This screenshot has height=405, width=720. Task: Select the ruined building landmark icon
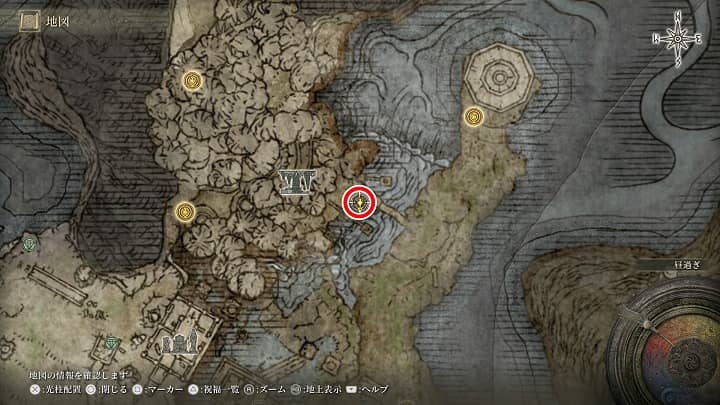pyautogui.click(x=179, y=344)
